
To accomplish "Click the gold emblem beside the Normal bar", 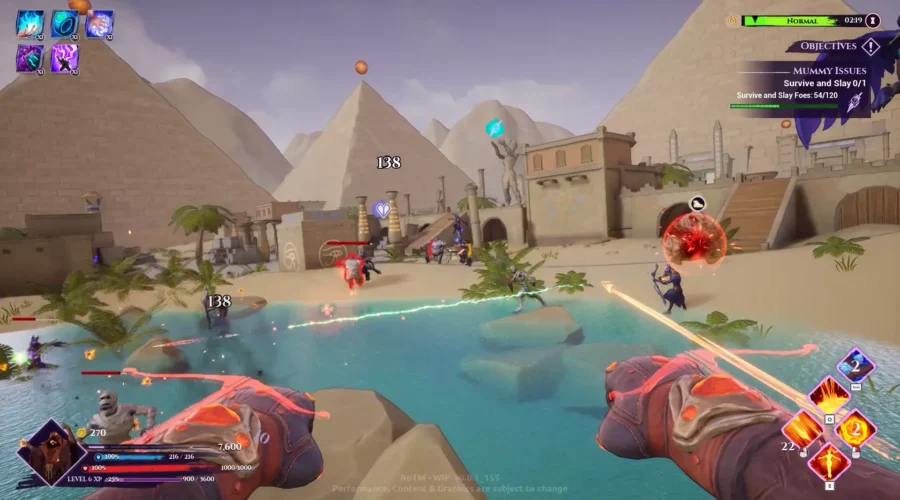I will [x=733, y=20].
